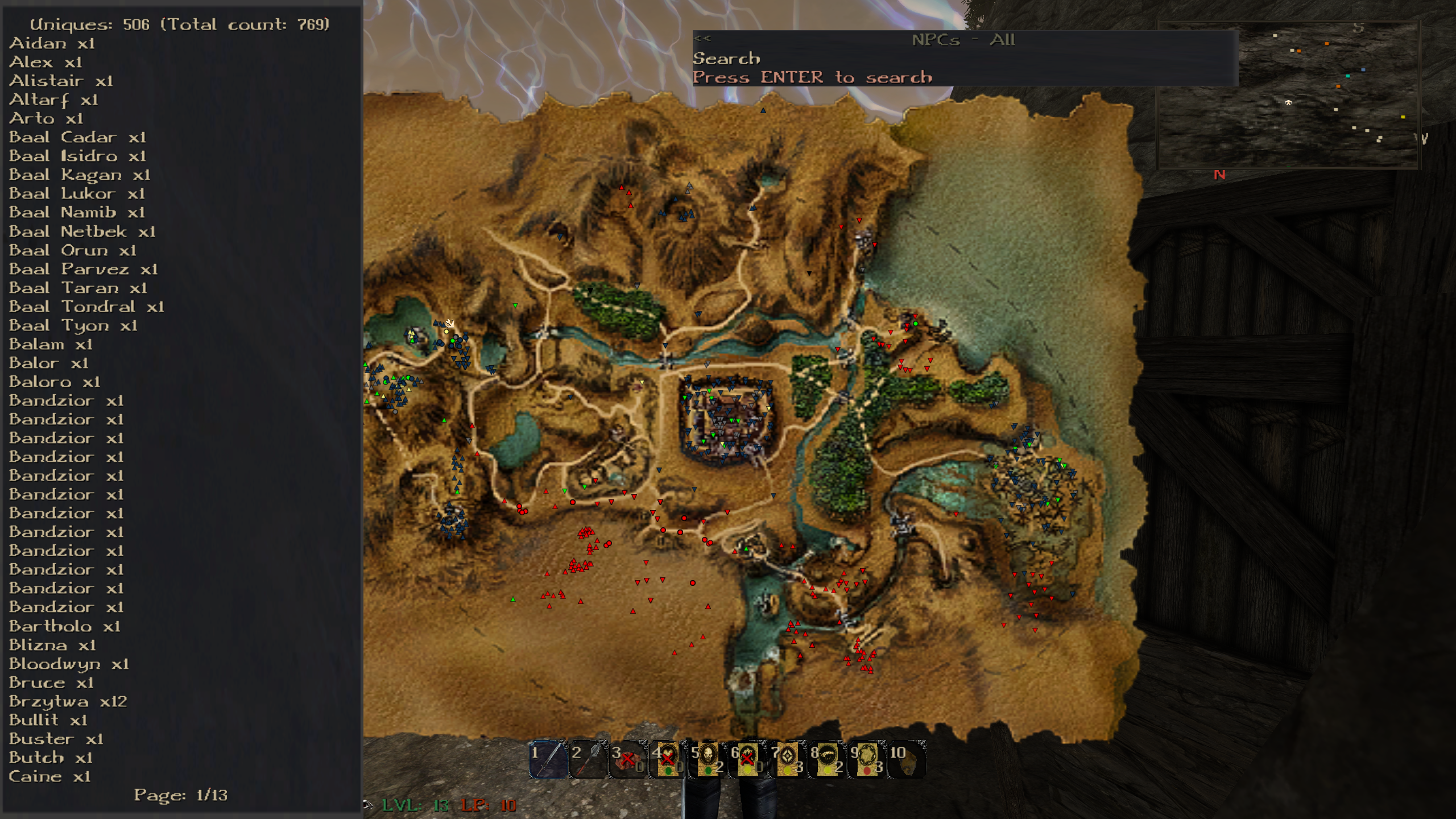Select the Baal Cadar list entry
This screenshot has height=819, width=1456.
pos(77,138)
